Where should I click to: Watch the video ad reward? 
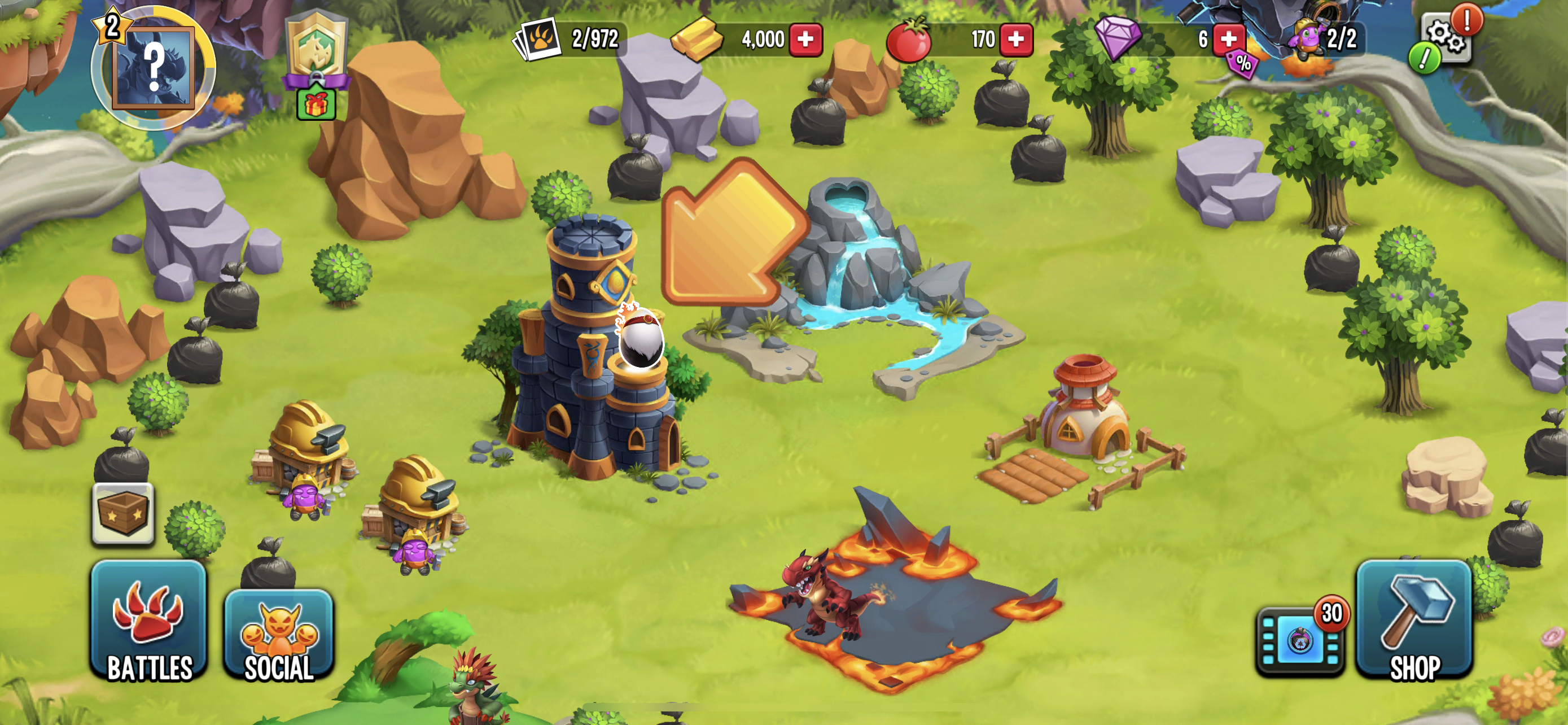(1300, 640)
